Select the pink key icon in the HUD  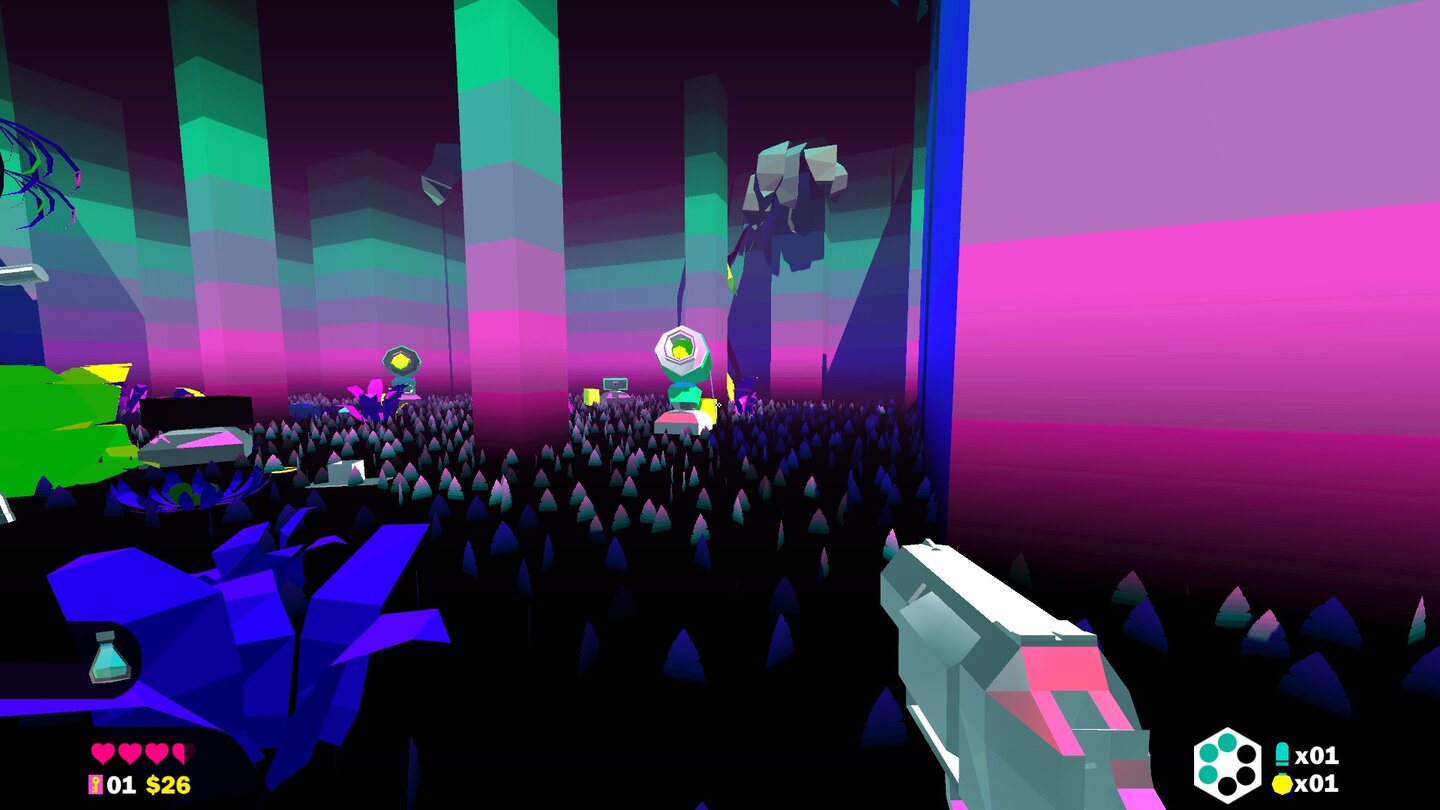pos(95,784)
